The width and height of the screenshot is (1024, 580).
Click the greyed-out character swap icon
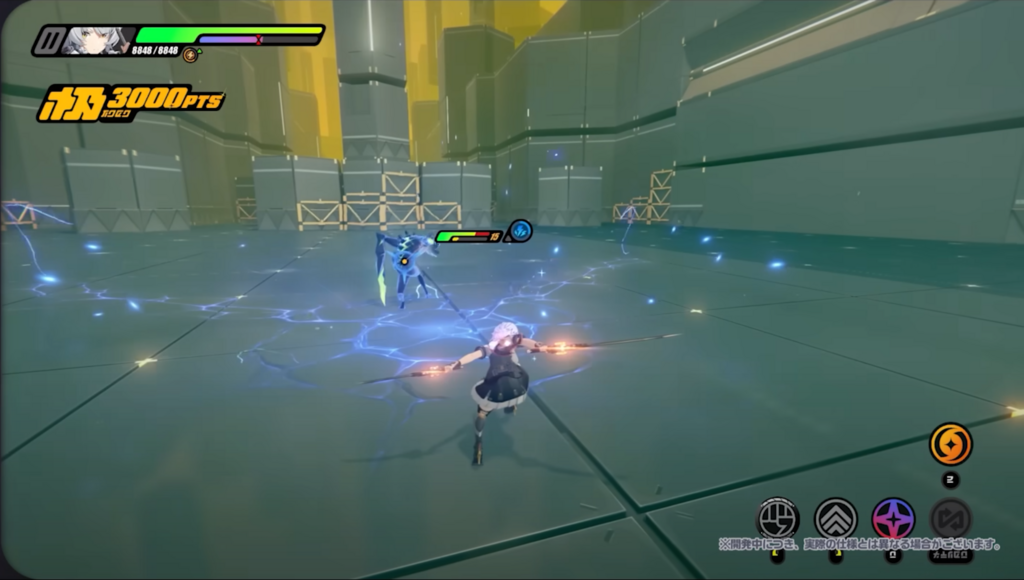pyautogui.click(x=950, y=518)
